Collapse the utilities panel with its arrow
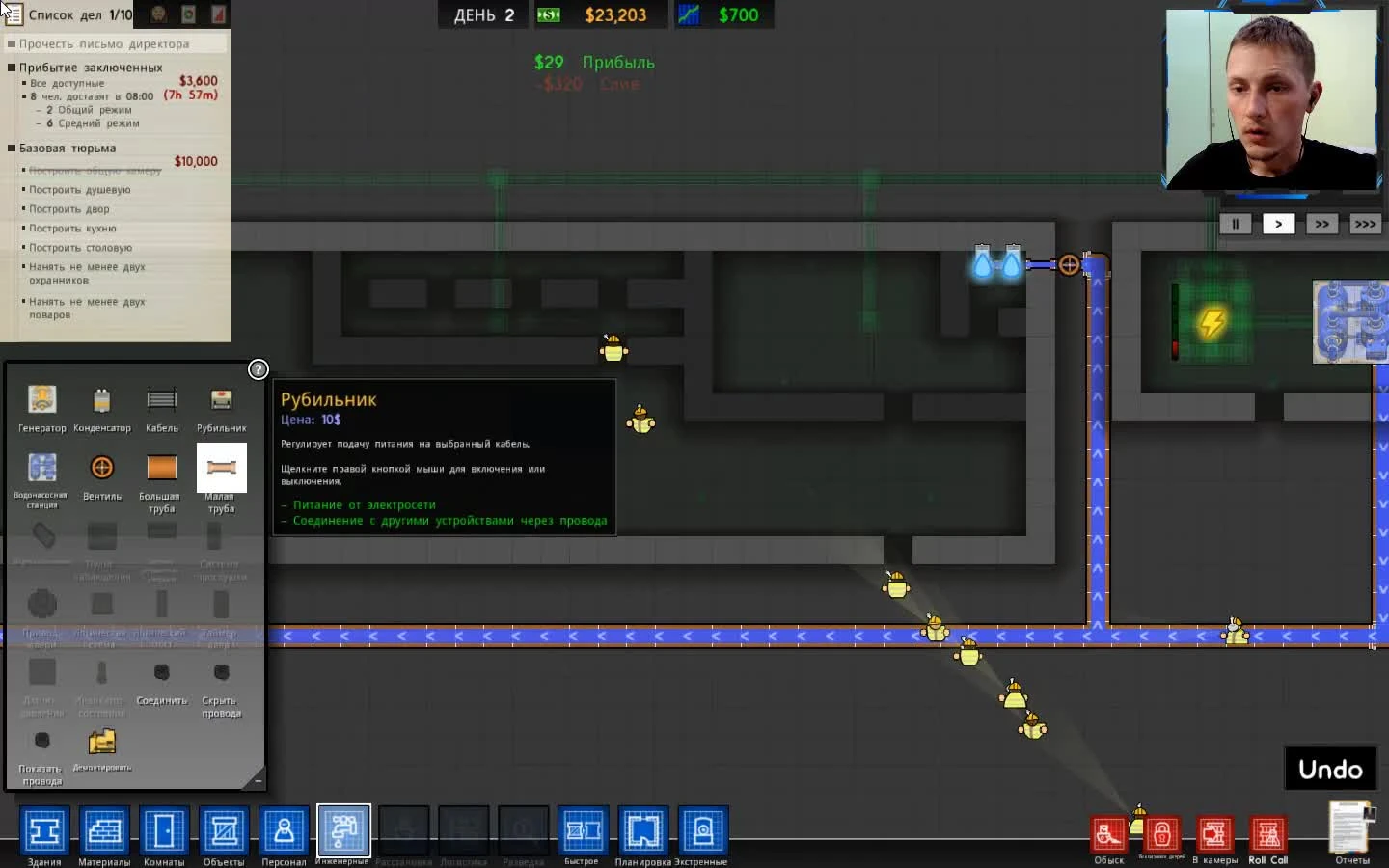Viewport: 1389px width, 868px height. point(257,781)
